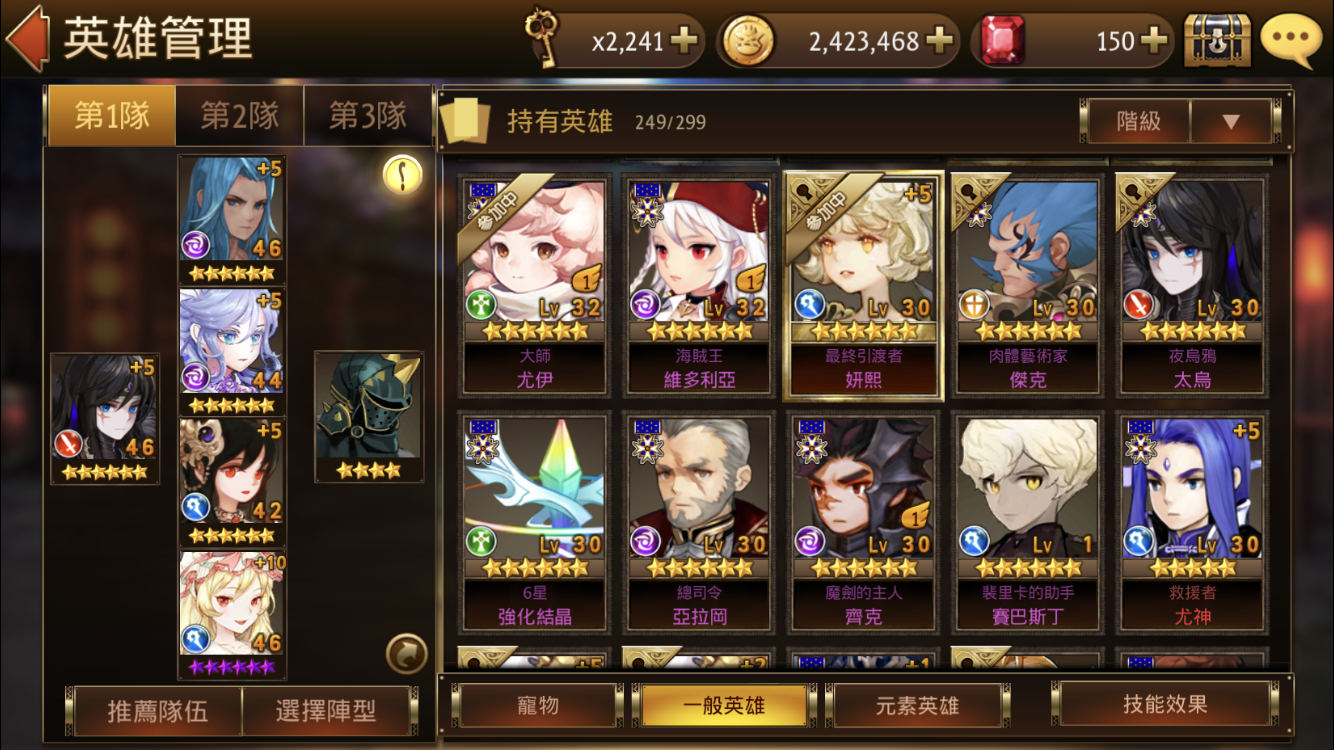Open the 推薦隊伍 recommended team button
The image size is (1334, 750).
pyautogui.click(x=158, y=711)
